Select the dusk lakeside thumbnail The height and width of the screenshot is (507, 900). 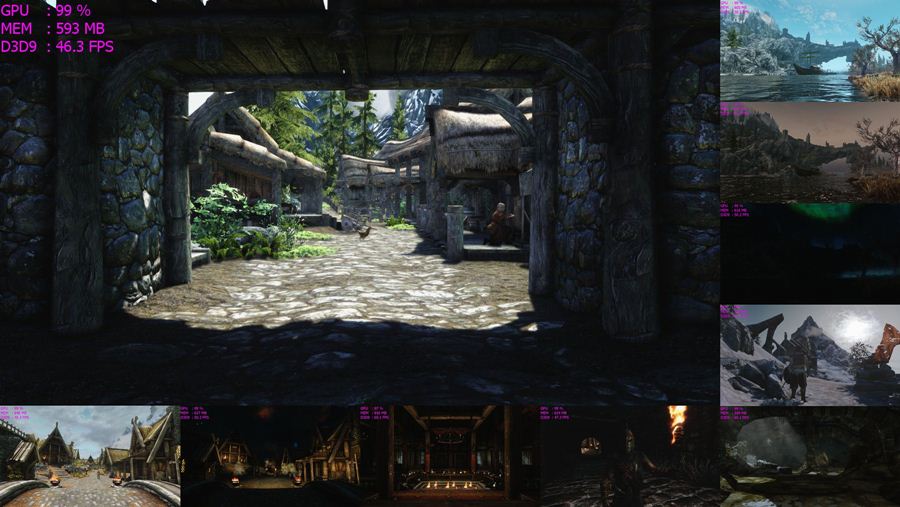(810, 152)
